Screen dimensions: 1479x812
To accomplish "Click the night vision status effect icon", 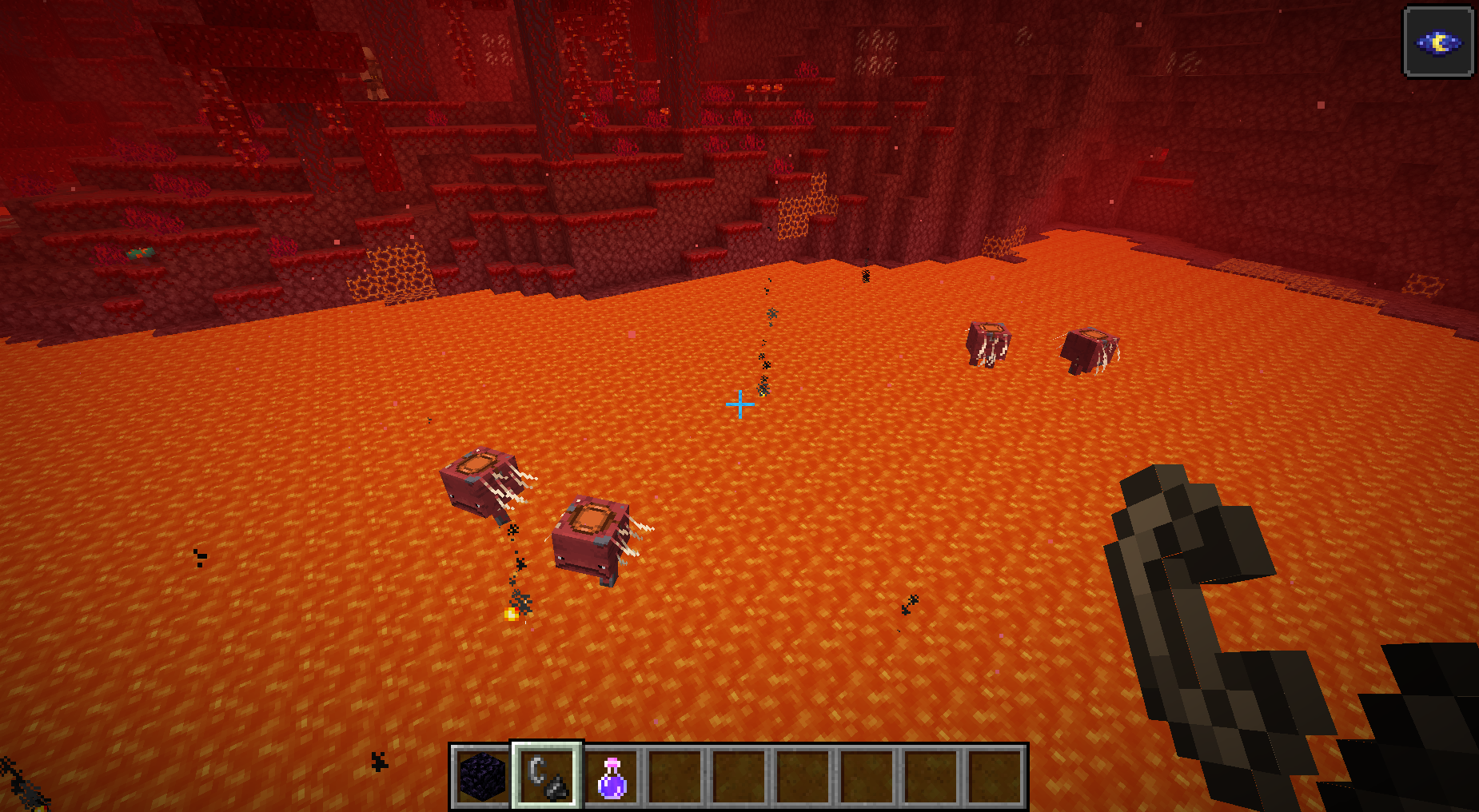I will pyautogui.click(x=1438, y=42).
